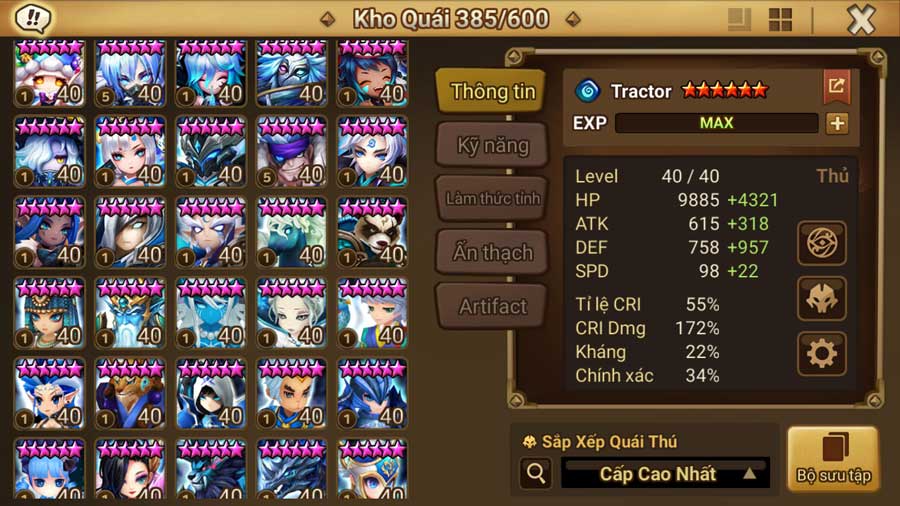Screen dimensions: 900x506
Task: Open the Kỹ năng tab
Action: [x=492, y=145]
